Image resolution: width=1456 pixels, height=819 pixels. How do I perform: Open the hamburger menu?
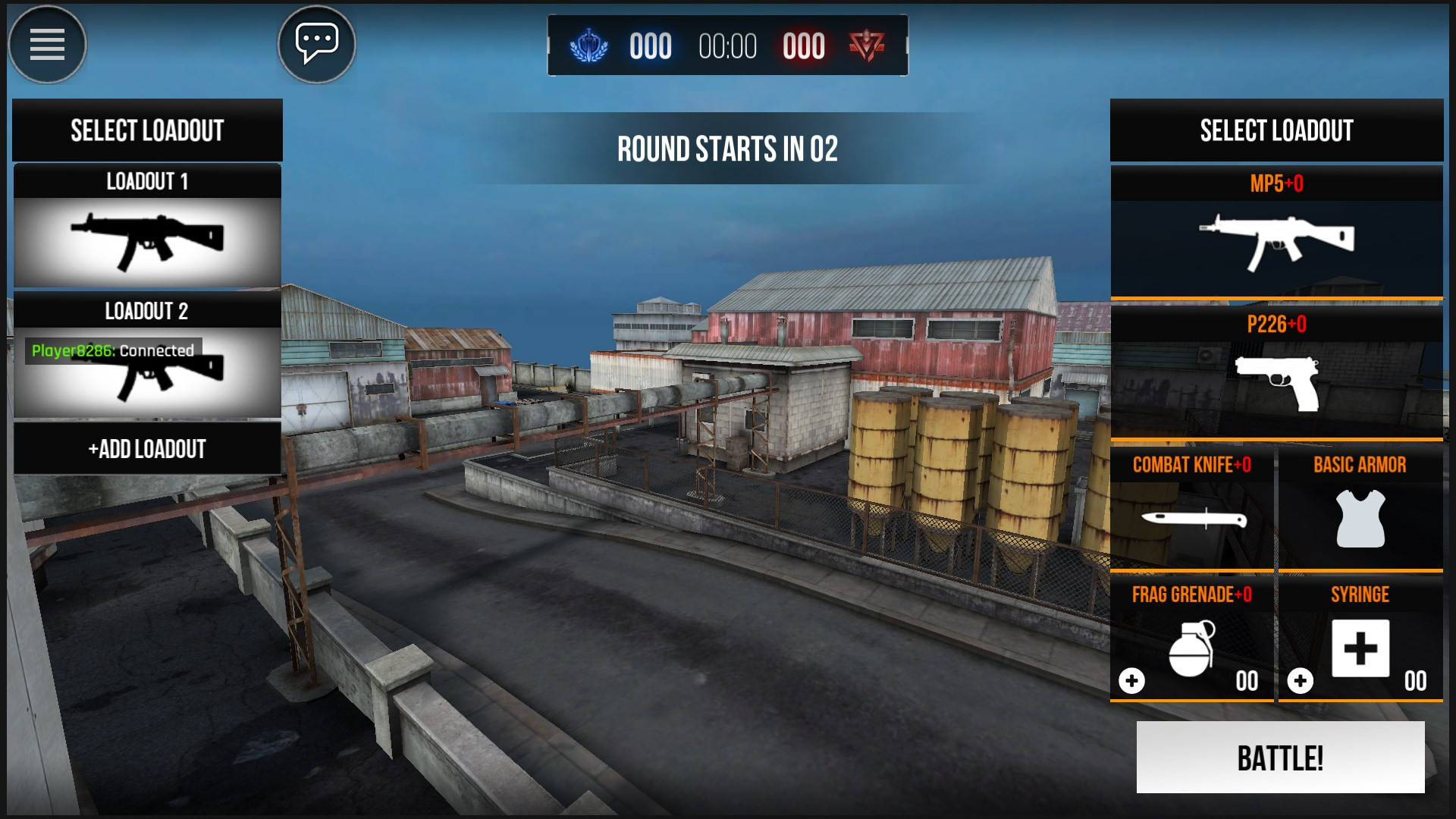point(47,45)
